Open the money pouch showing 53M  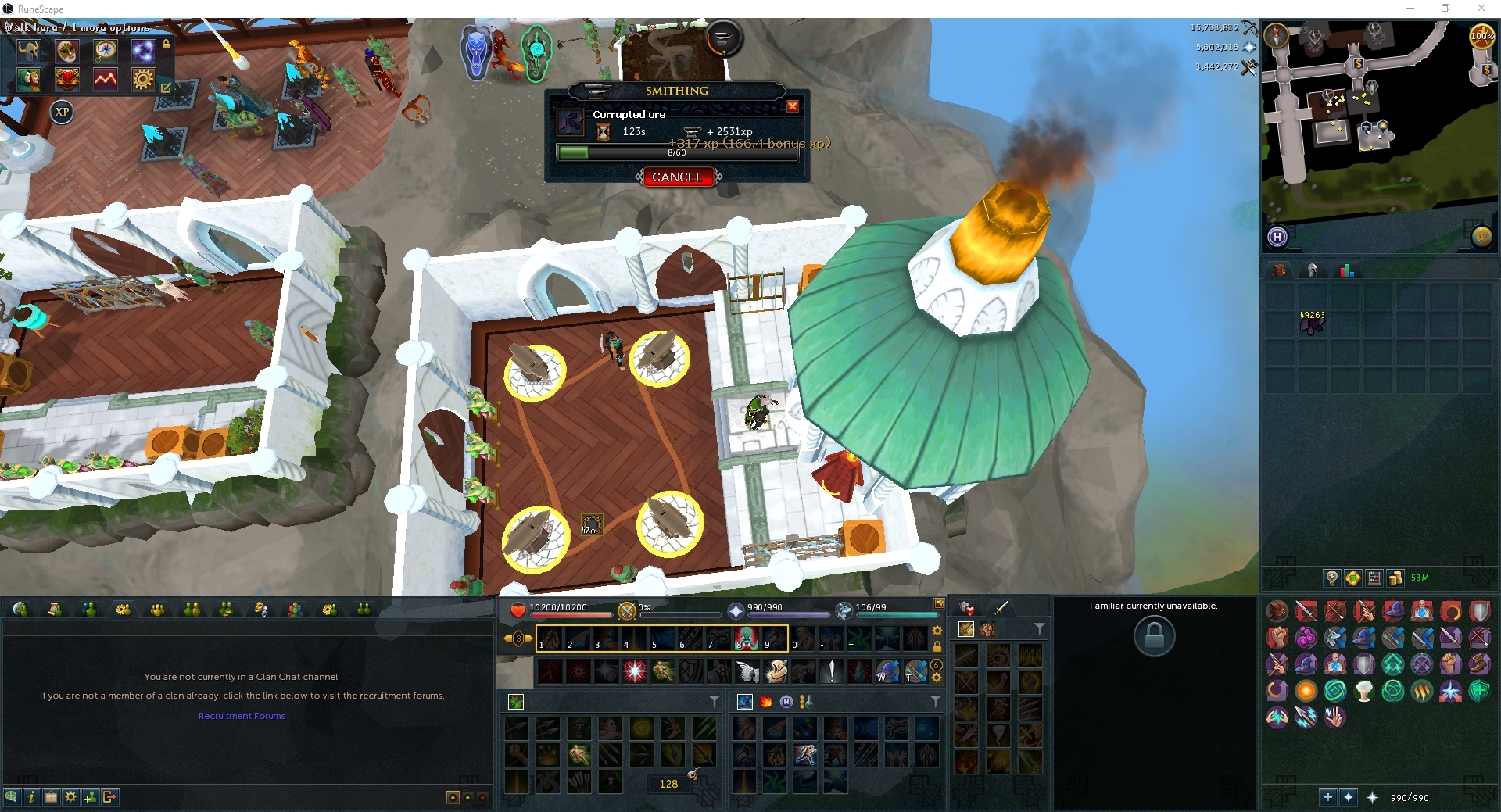1396,578
